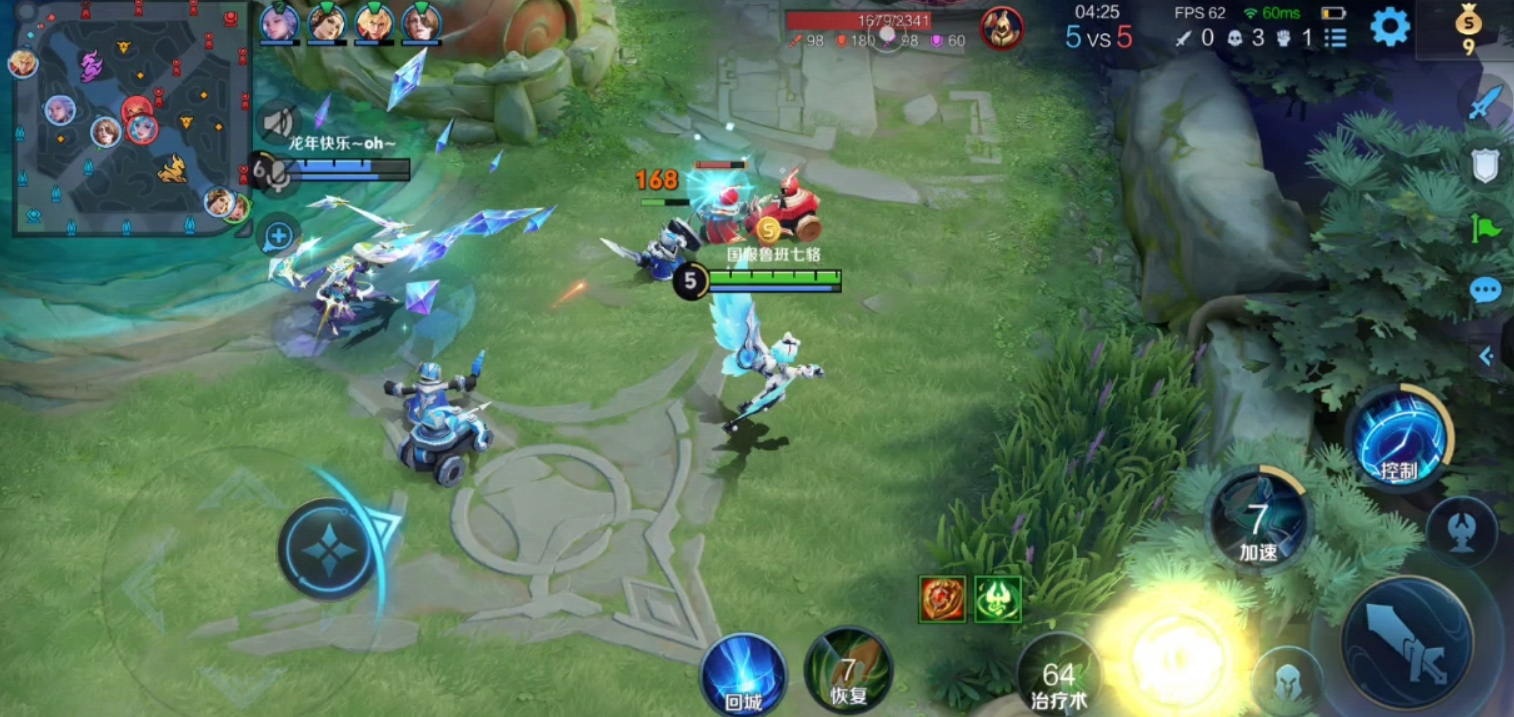This screenshot has height=717, width=1514.
Task: Open the minimap
Action: [x=128, y=120]
